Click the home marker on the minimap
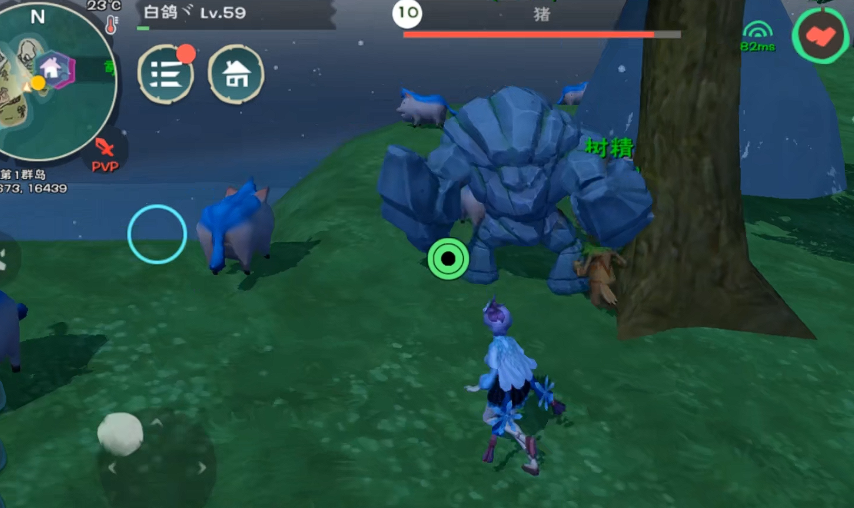Viewport: 854px width, 508px height. (x=51, y=69)
